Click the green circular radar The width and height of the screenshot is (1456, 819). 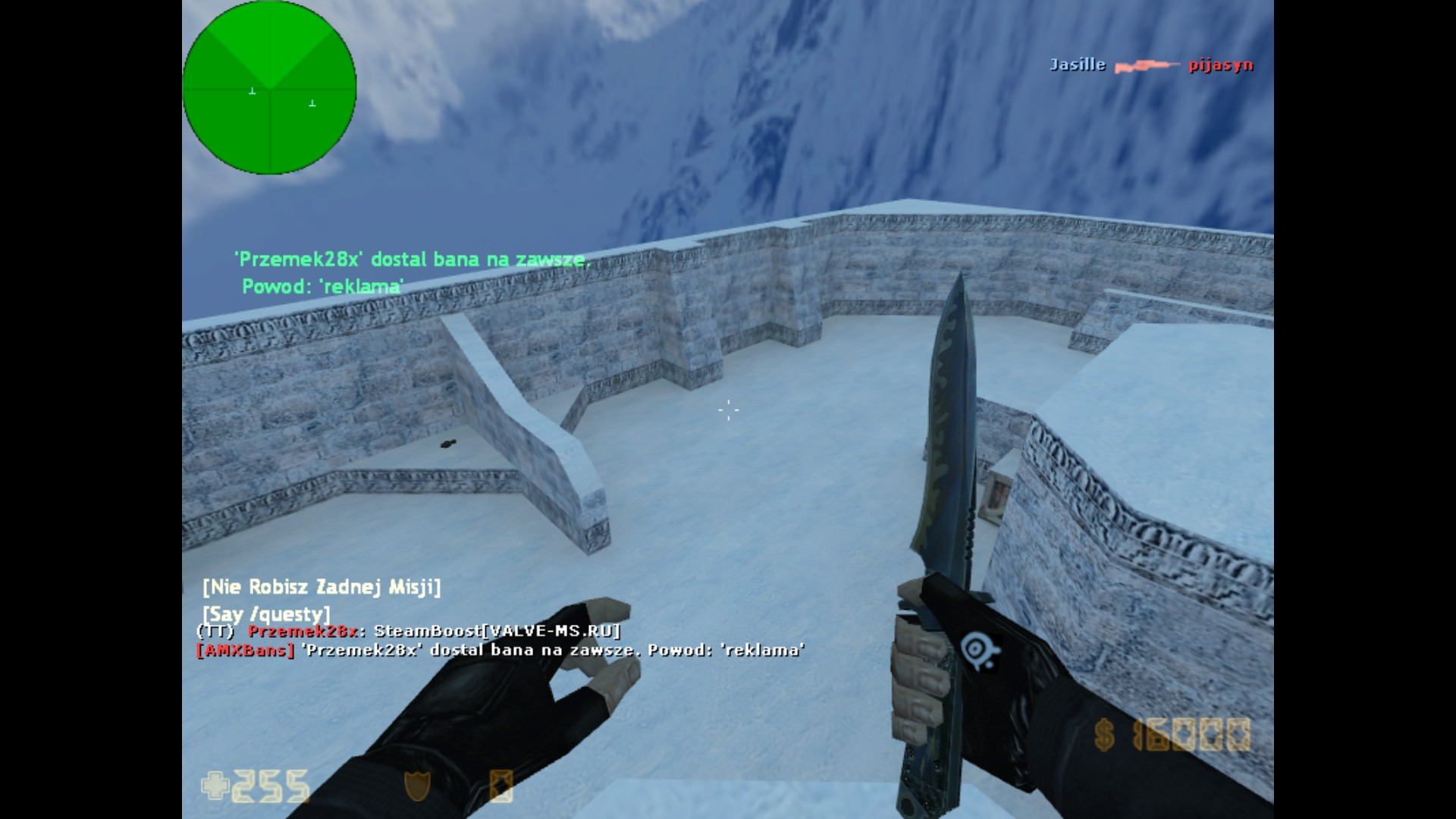coord(269,87)
